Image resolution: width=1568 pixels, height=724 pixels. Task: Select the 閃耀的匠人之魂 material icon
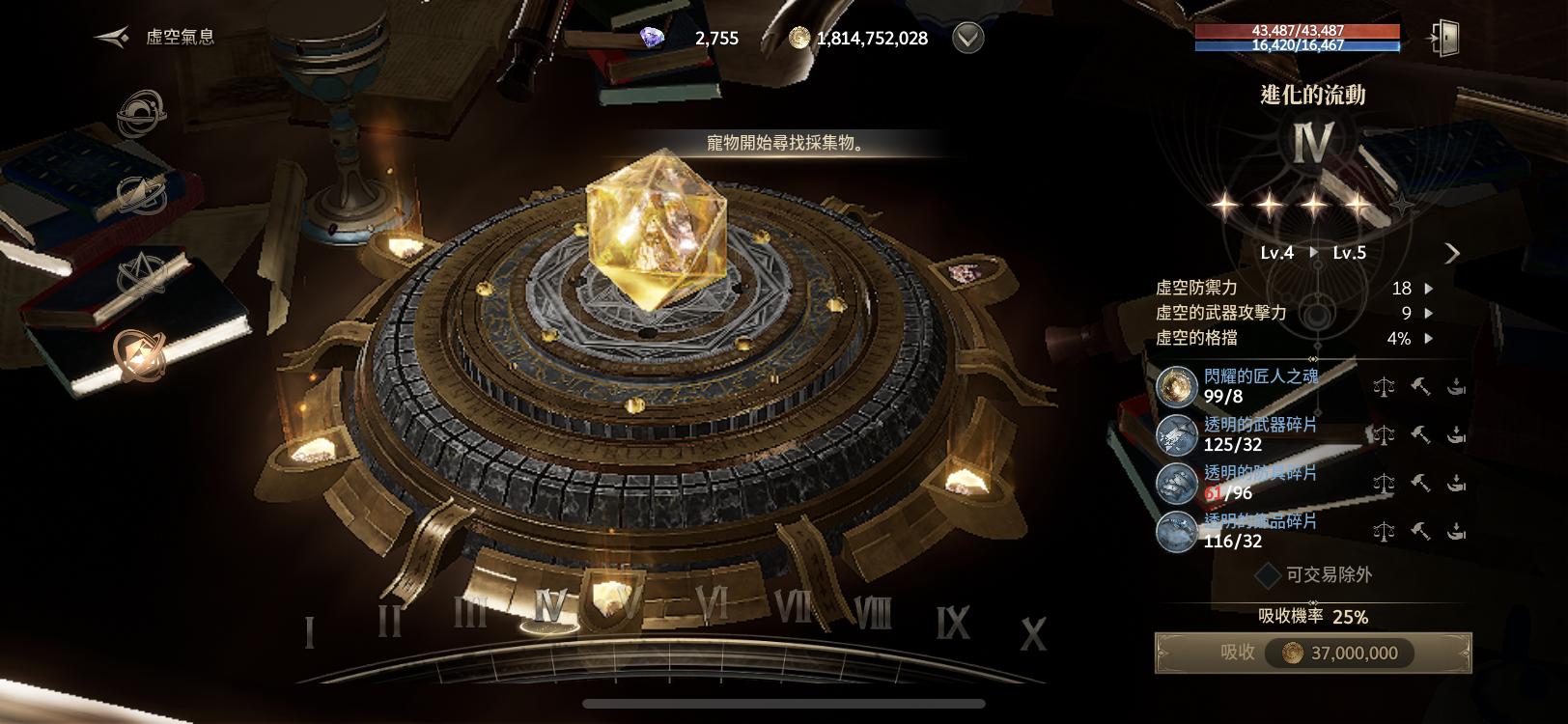click(x=1177, y=387)
